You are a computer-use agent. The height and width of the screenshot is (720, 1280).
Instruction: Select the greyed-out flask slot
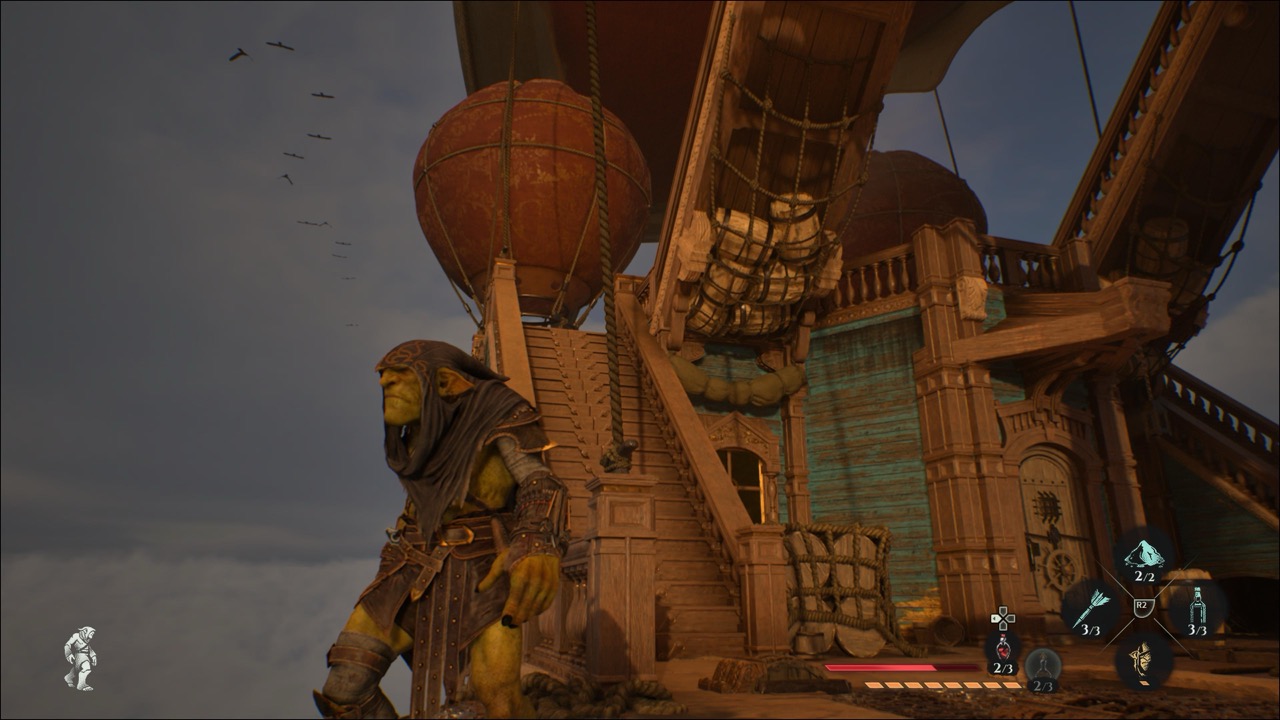(1043, 666)
